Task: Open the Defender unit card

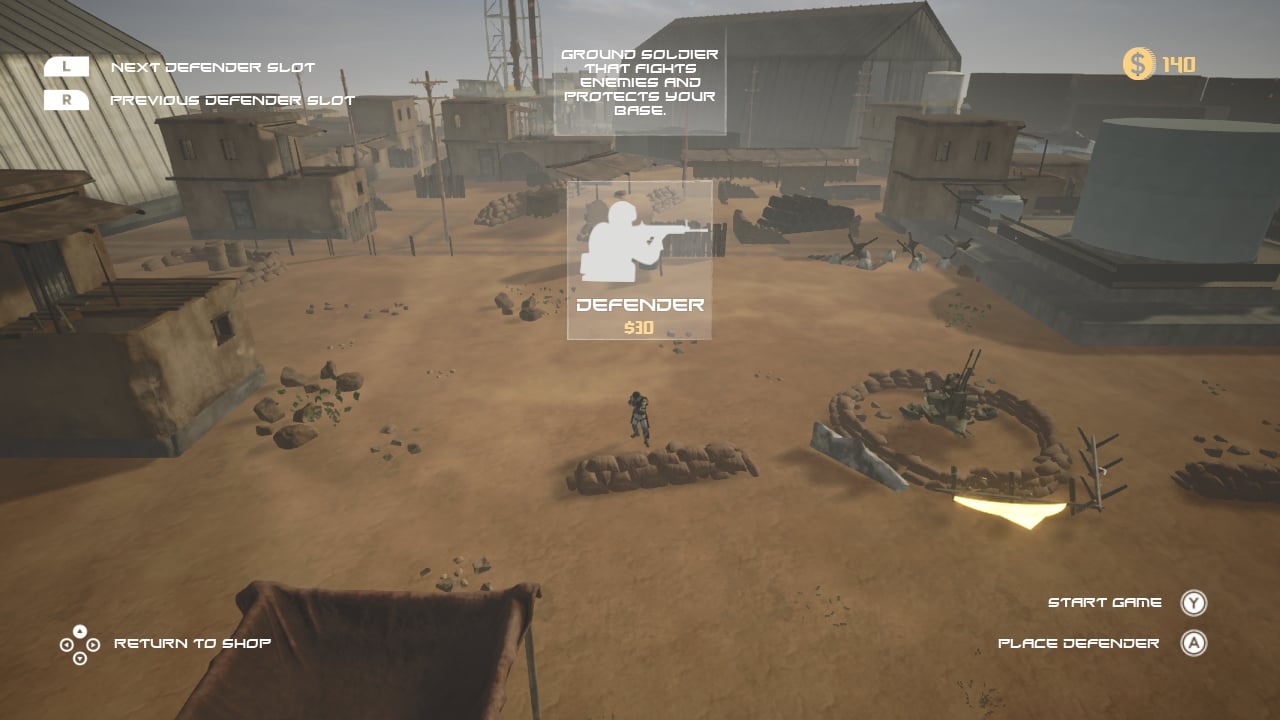Action: coord(640,260)
